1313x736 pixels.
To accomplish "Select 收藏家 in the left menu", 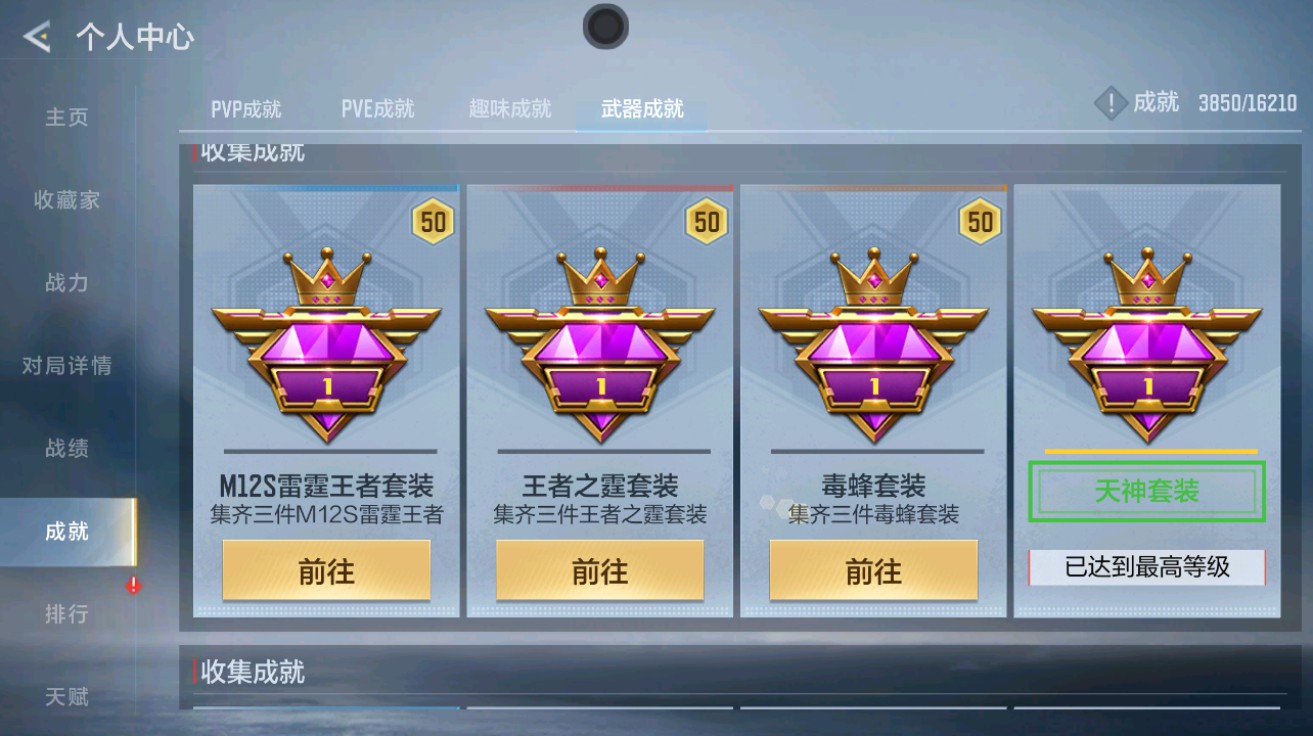I will pyautogui.click(x=68, y=200).
